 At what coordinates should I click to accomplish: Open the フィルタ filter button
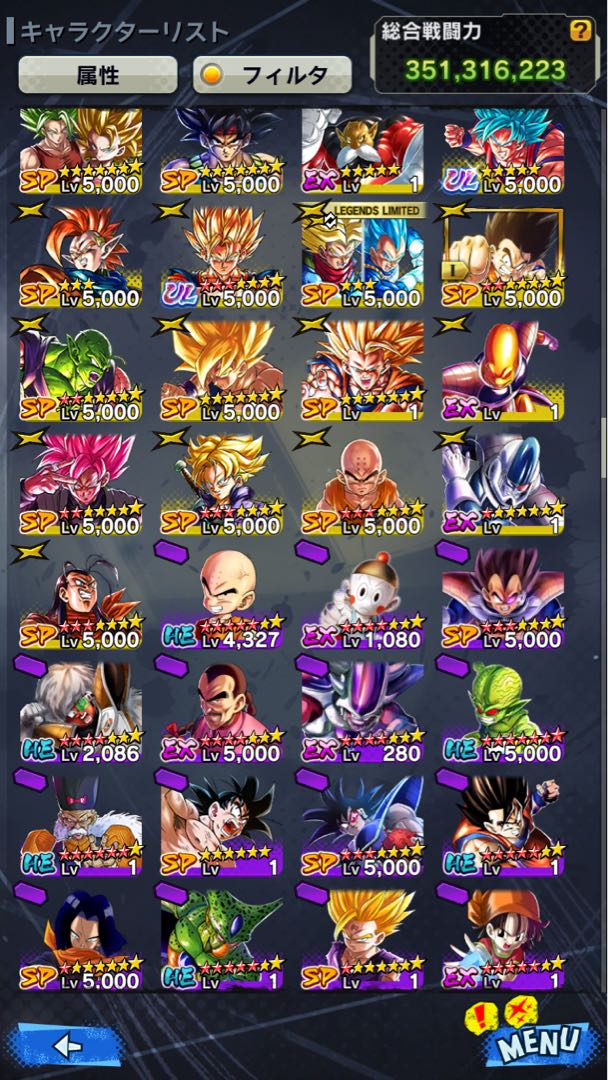click(272, 75)
